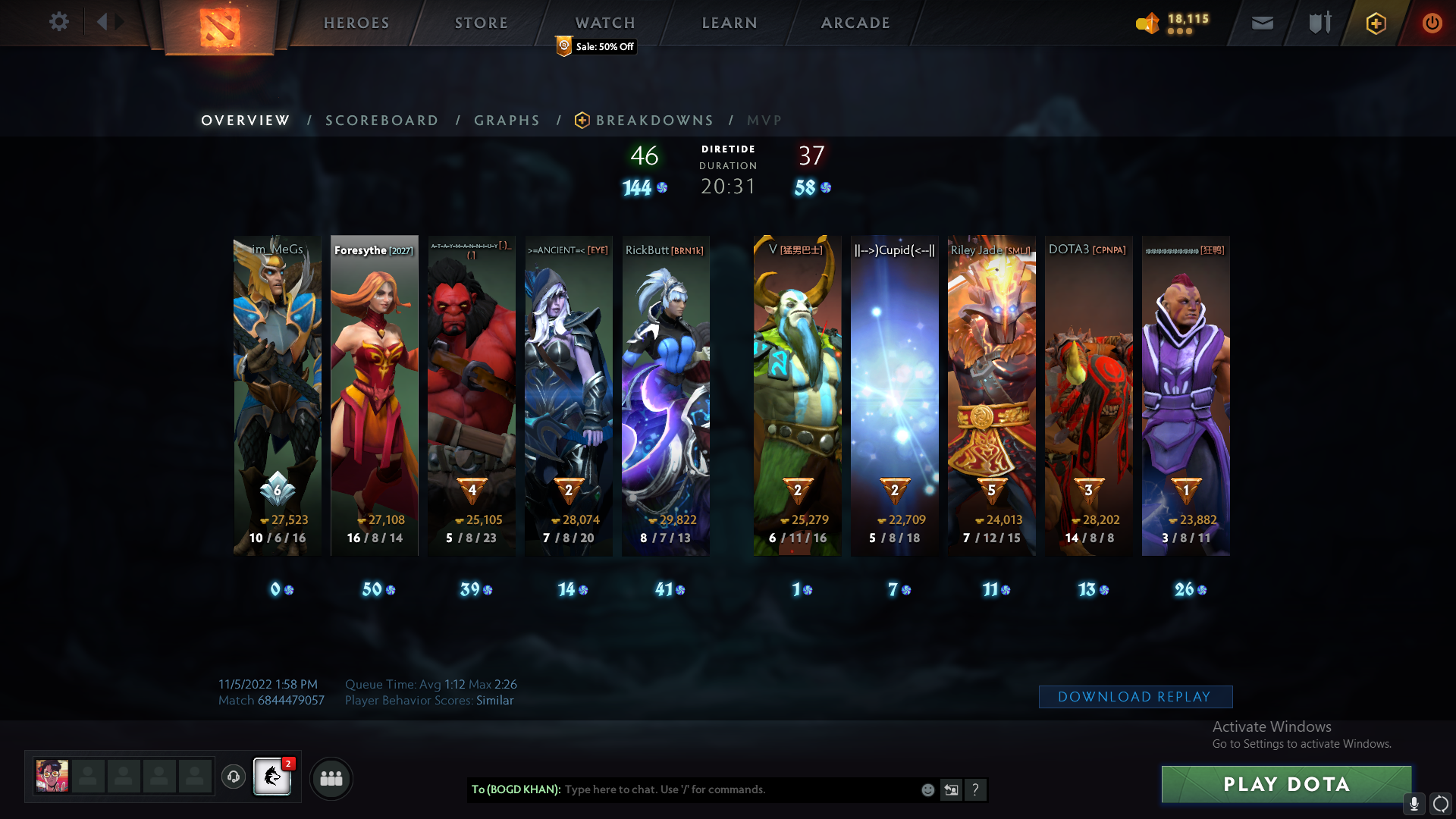Image resolution: width=1456 pixels, height=819 pixels.
Task: Click the Download Replay button
Action: 1135,696
